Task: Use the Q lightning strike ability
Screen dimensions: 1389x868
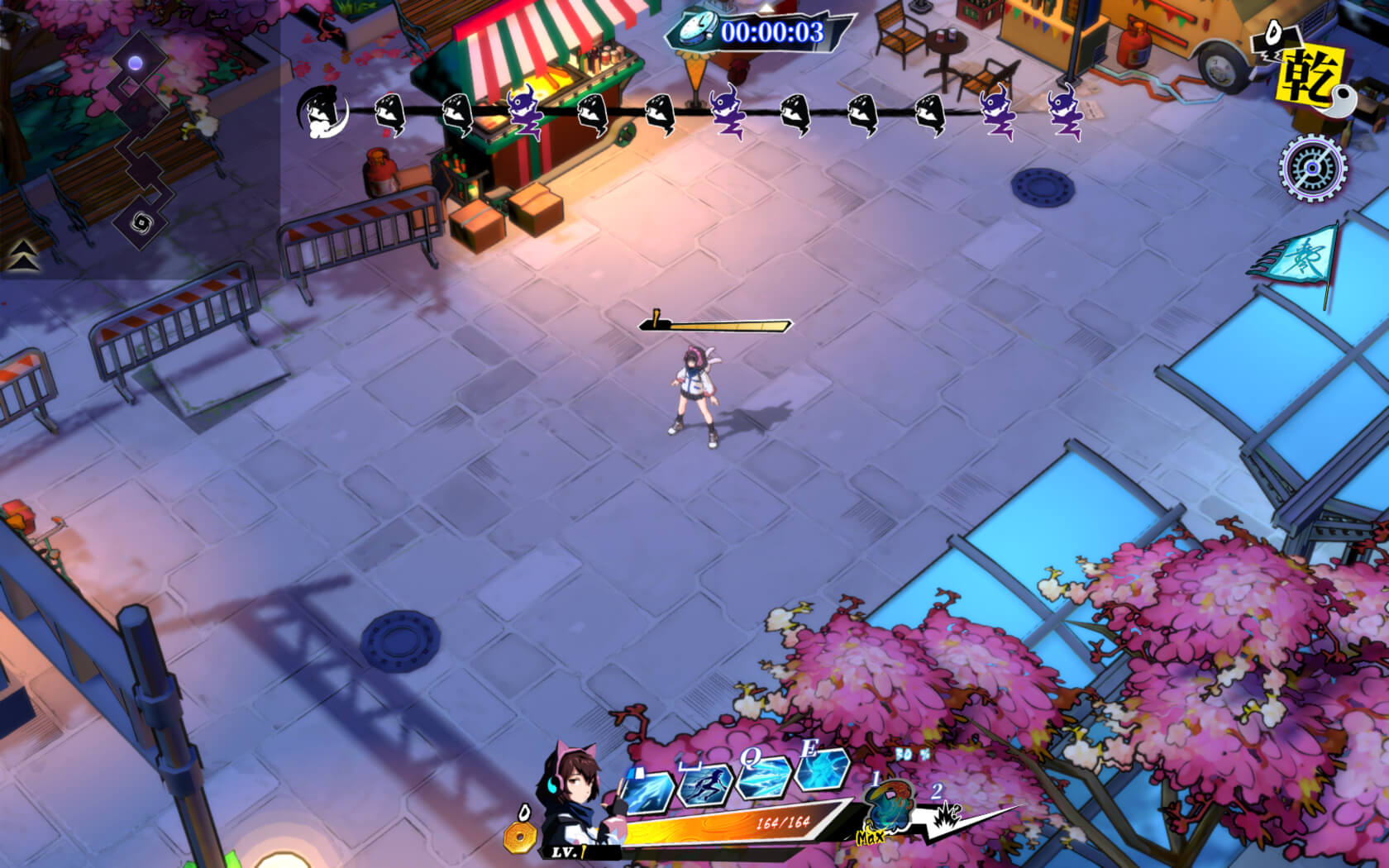Action: pyautogui.click(x=762, y=777)
